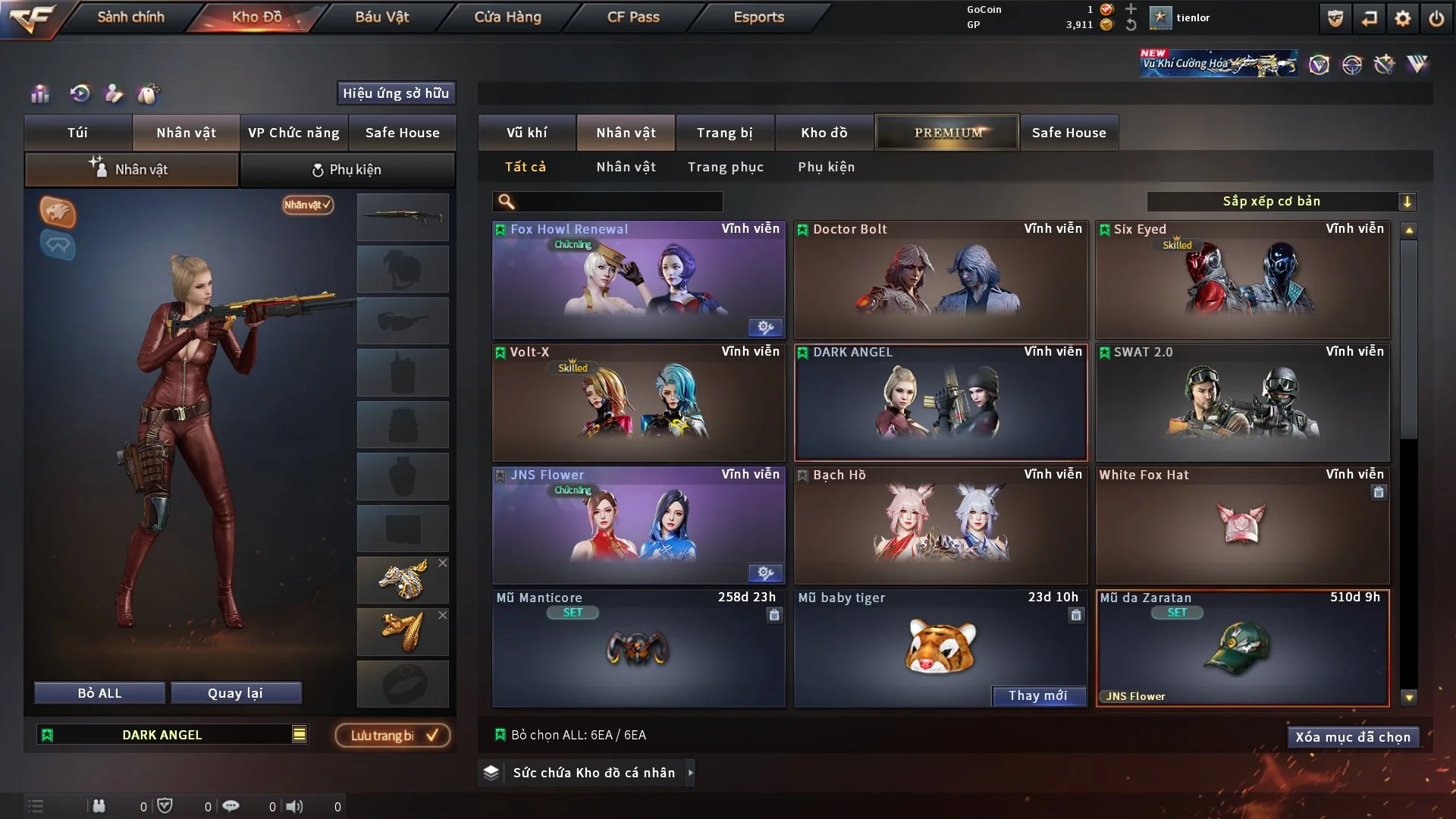The image size is (1456, 819).
Task: Select the ranking bar-chart icon above the character panel
Action: [39, 95]
